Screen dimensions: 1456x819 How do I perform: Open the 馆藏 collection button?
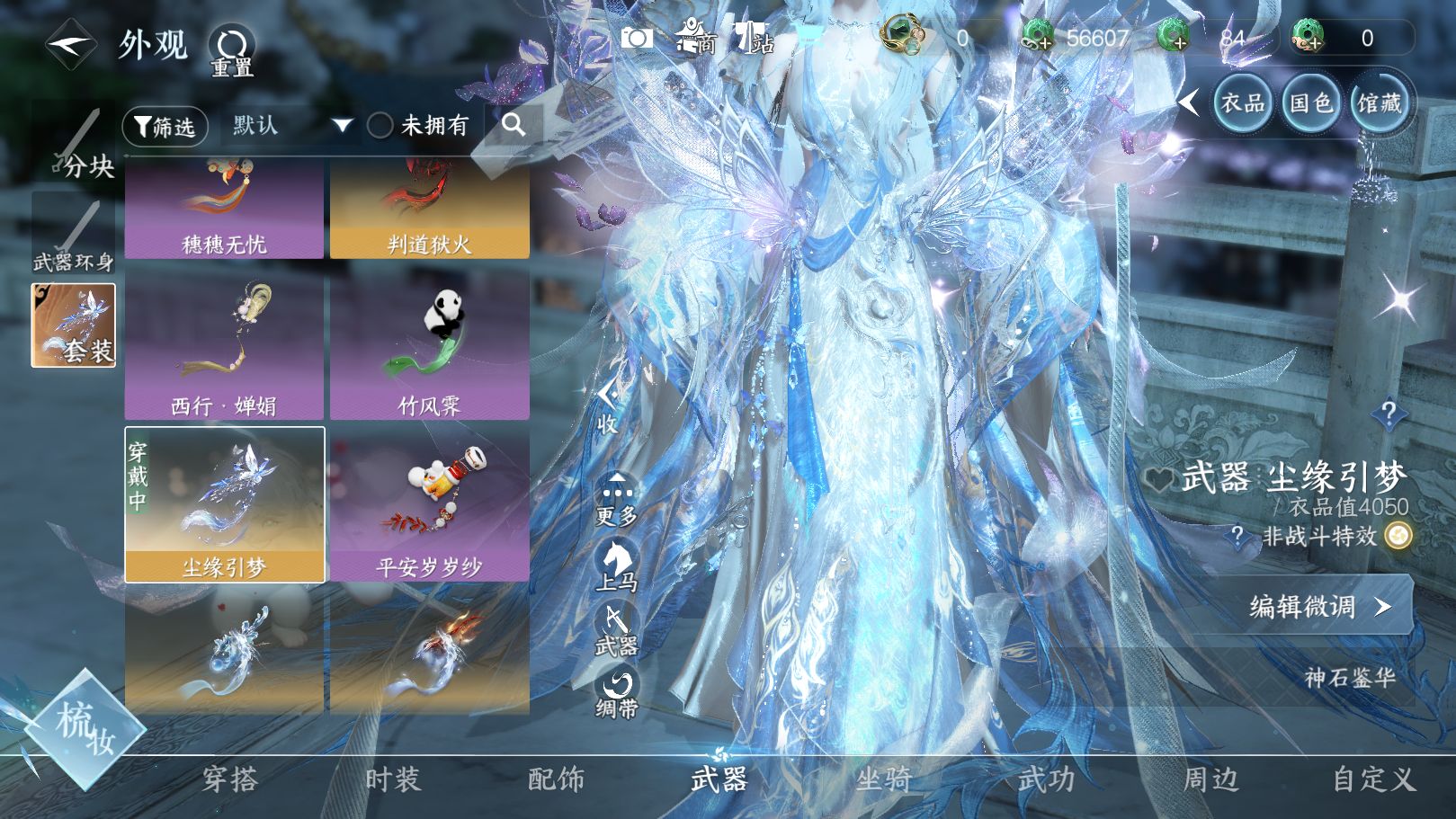pyautogui.click(x=1379, y=103)
